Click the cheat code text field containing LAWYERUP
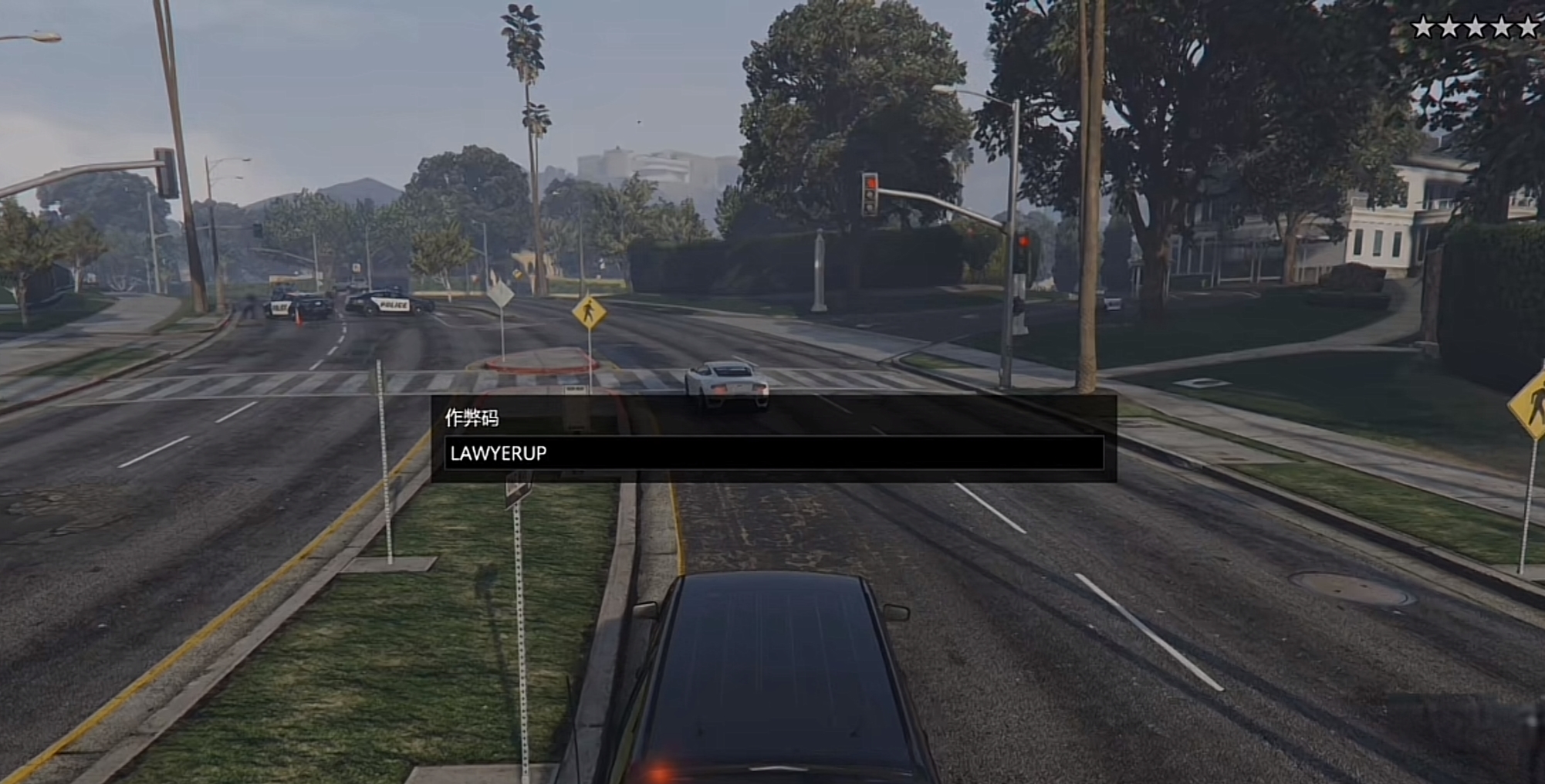Screen dimensions: 1545x784 point(773,453)
